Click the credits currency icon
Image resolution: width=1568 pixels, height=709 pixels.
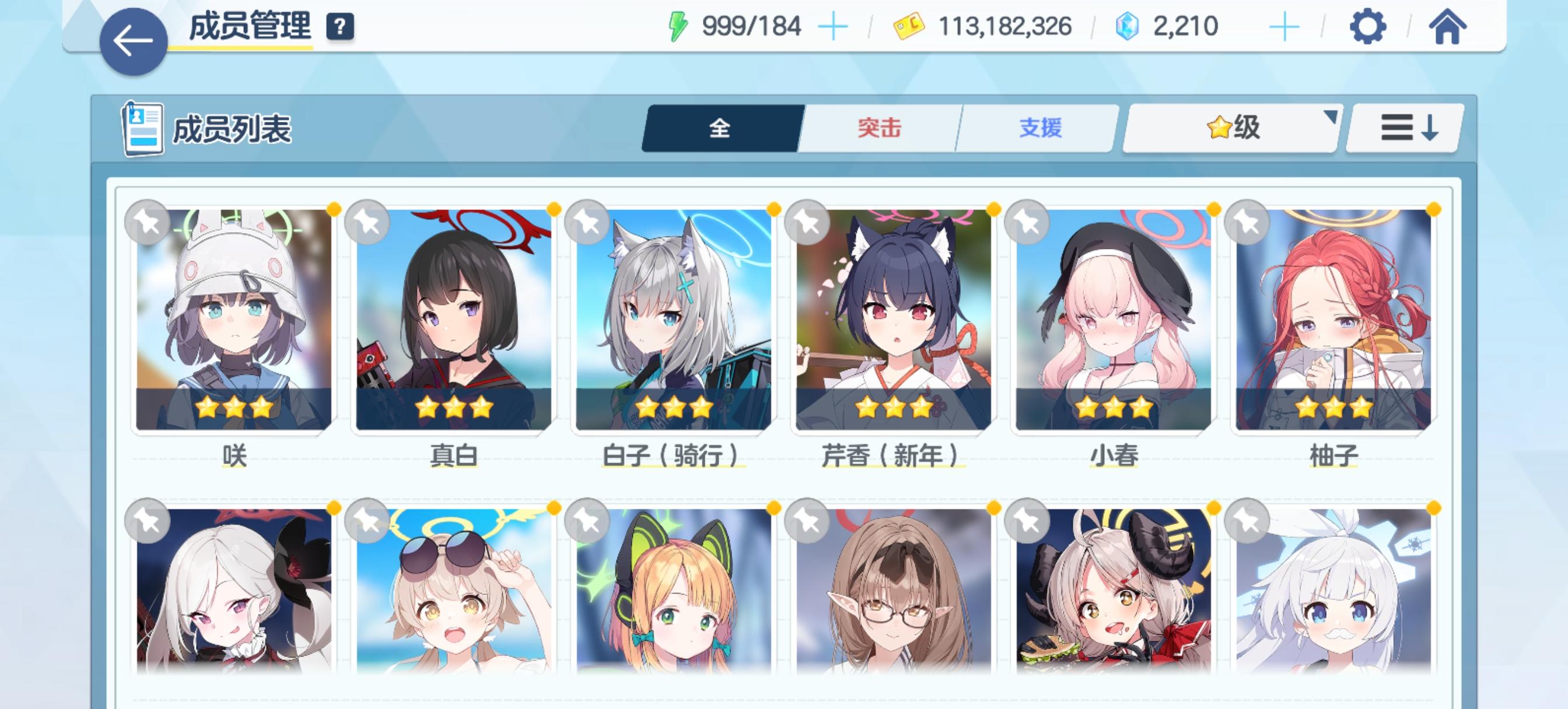click(907, 26)
